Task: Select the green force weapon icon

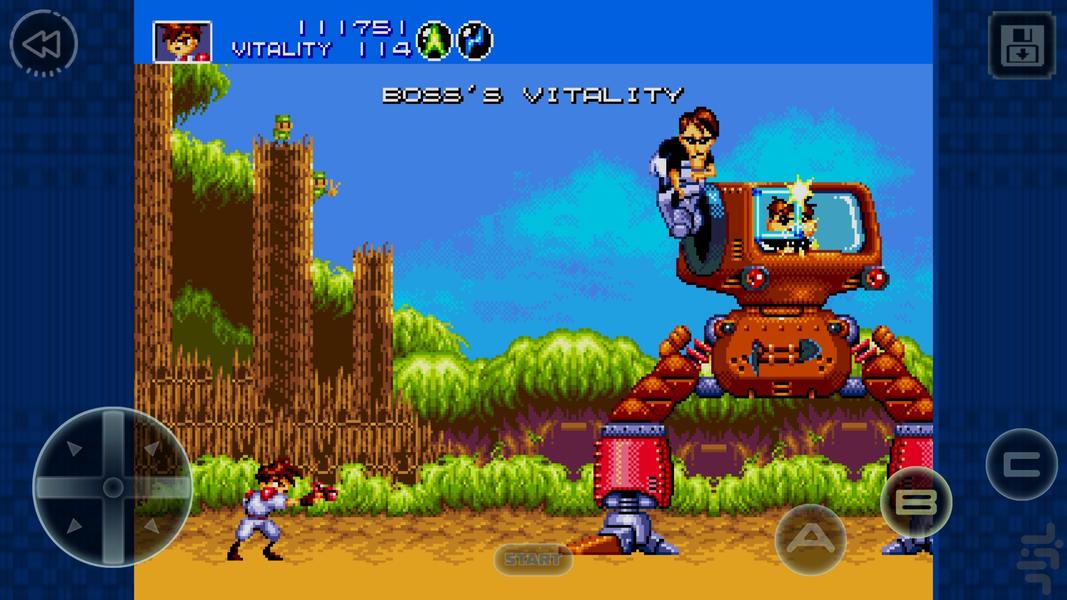Action: coord(434,41)
